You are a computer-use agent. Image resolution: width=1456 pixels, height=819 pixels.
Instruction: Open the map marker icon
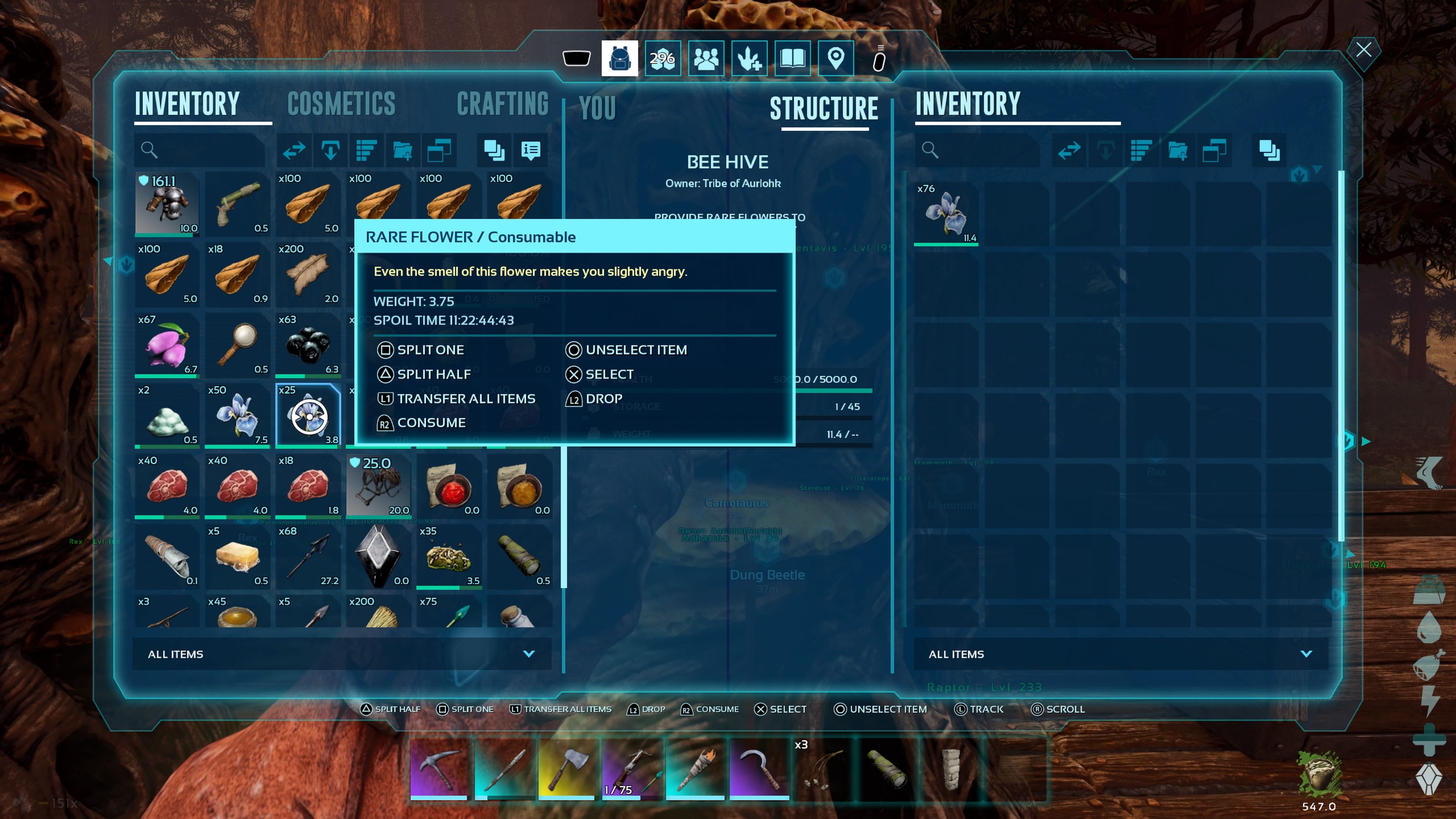[x=836, y=58]
